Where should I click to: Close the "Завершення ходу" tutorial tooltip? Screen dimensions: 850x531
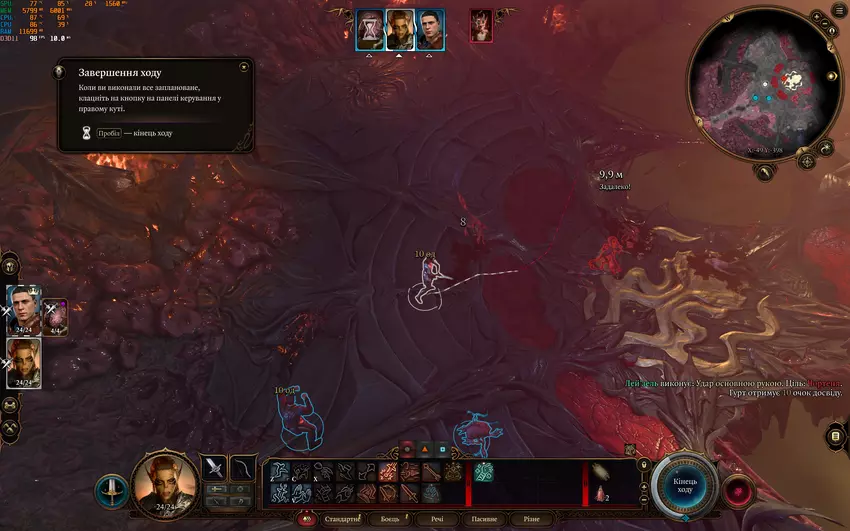point(243,67)
